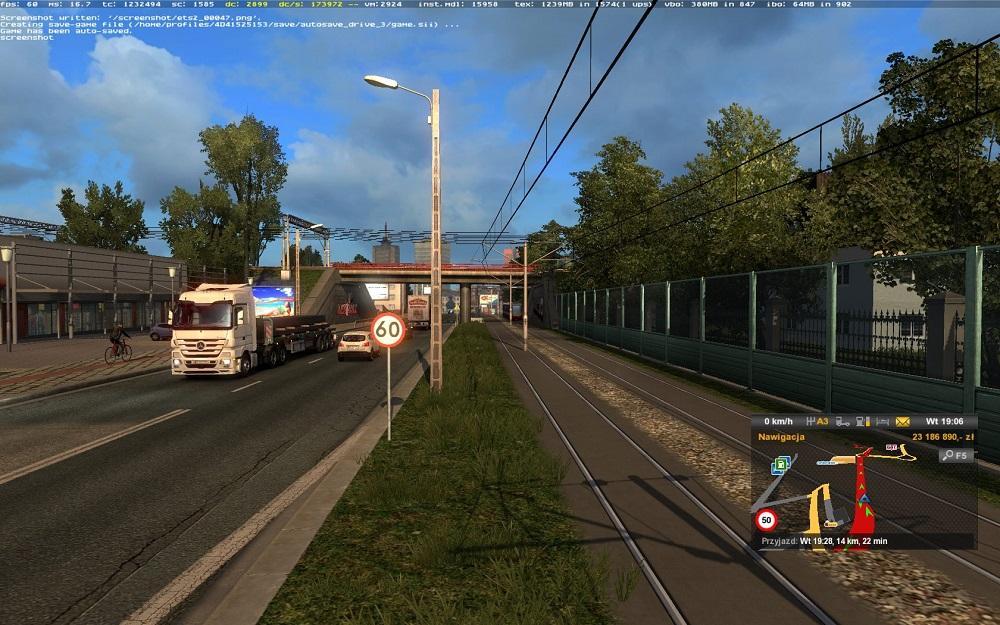Select the gas station marker on the map
The image size is (1000, 625).
coord(780,464)
